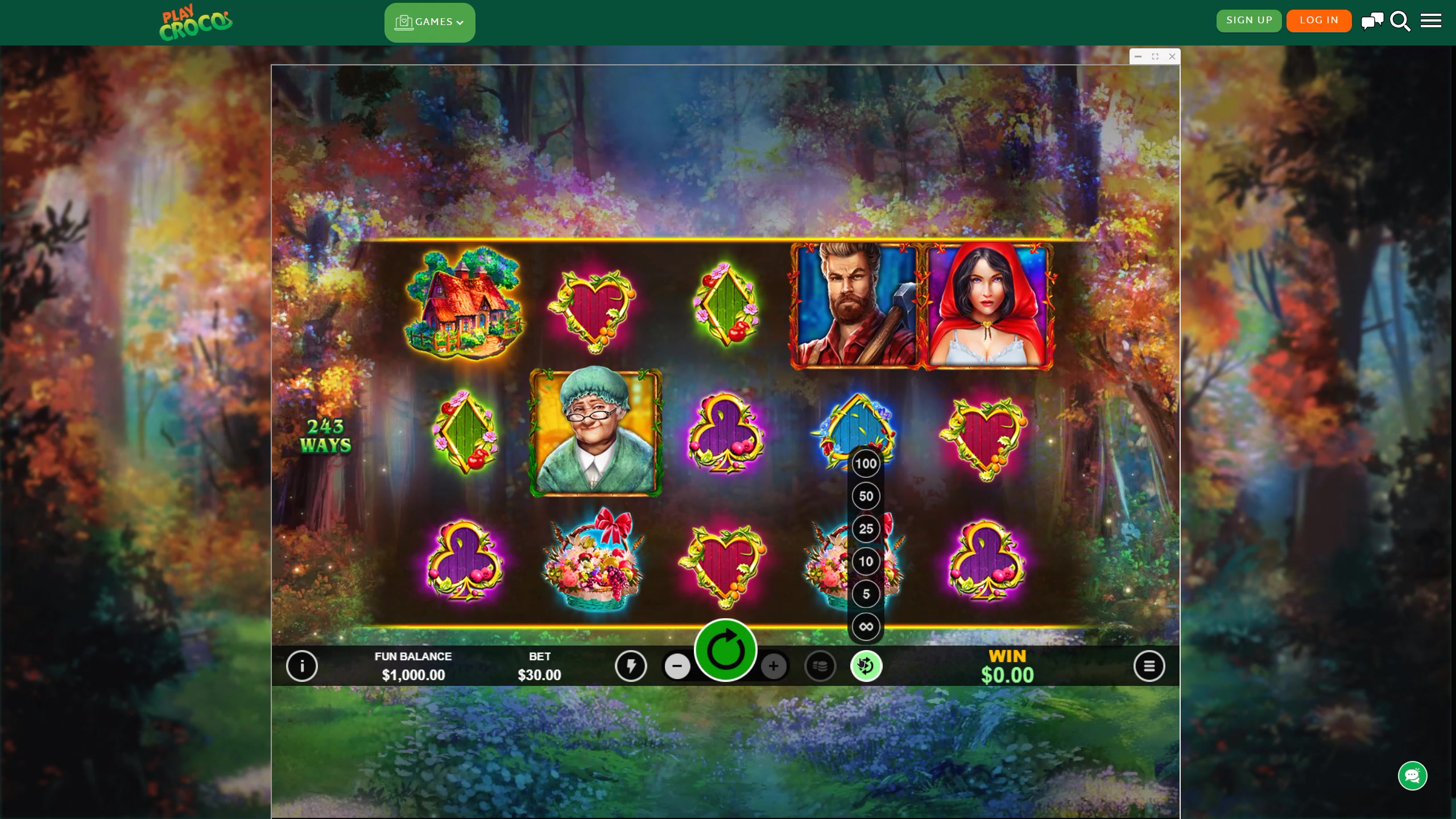The height and width of the screenshot is (819, 1456).
Task: Open the game info button
Action: pos(302,666)
